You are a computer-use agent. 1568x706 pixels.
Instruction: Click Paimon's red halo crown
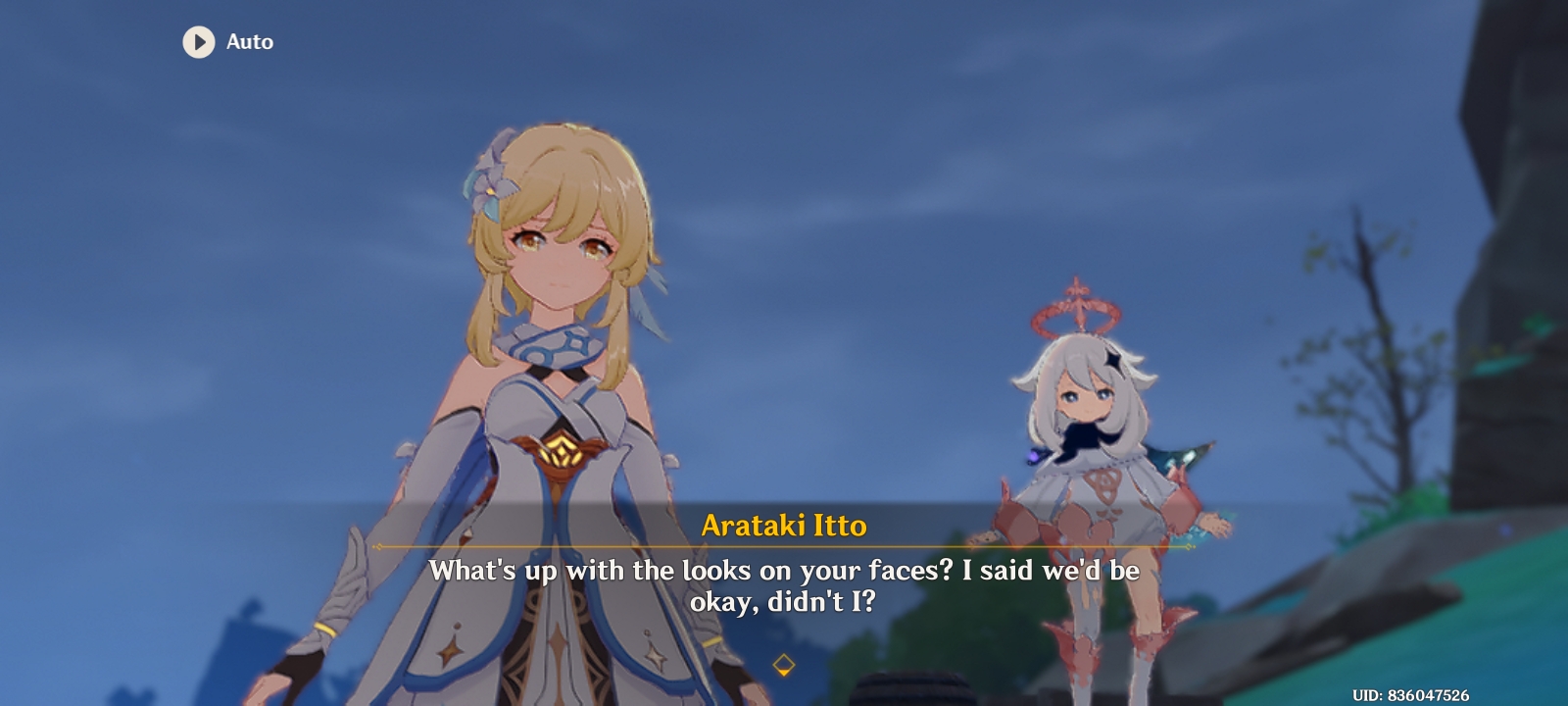pyautogui.click(x=1078, y=307)
